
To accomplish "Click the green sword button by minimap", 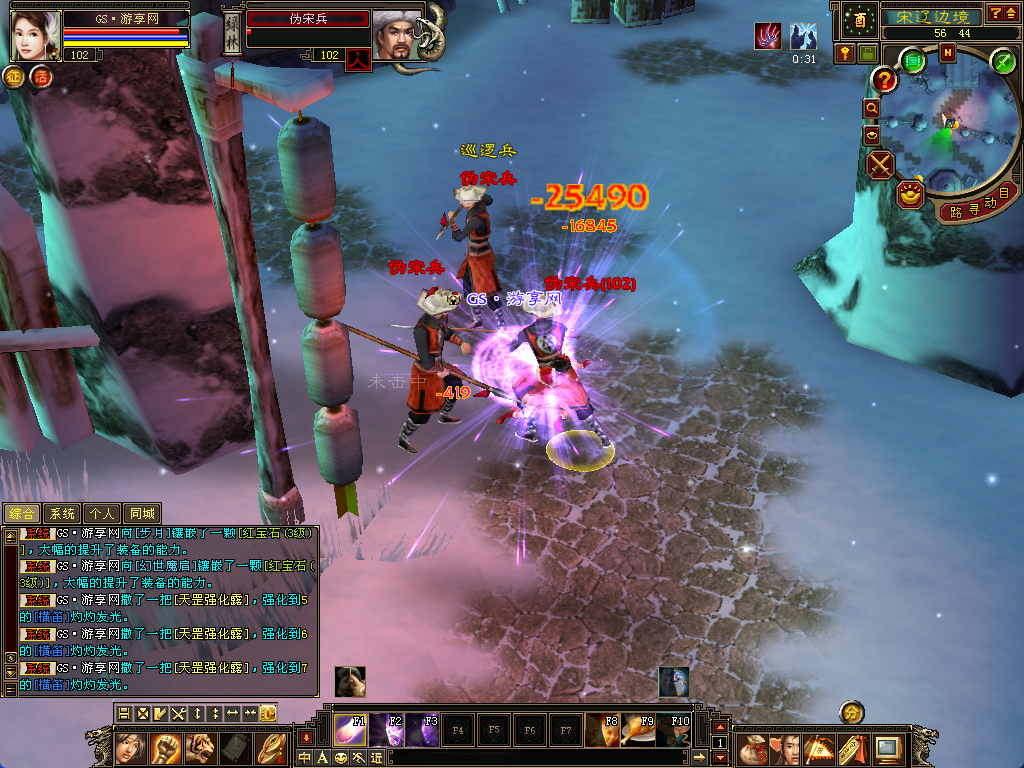I will tap(1003, 61).
